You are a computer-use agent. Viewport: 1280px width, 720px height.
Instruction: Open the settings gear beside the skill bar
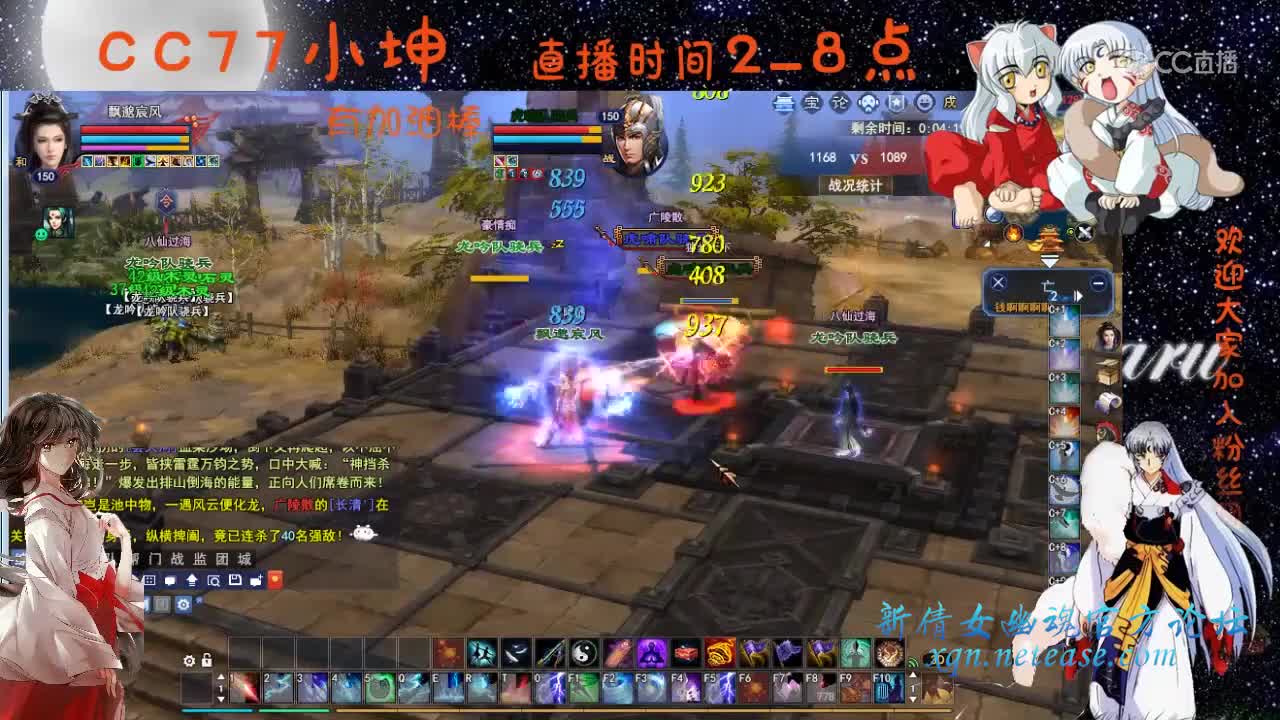(x=188, y=659)
